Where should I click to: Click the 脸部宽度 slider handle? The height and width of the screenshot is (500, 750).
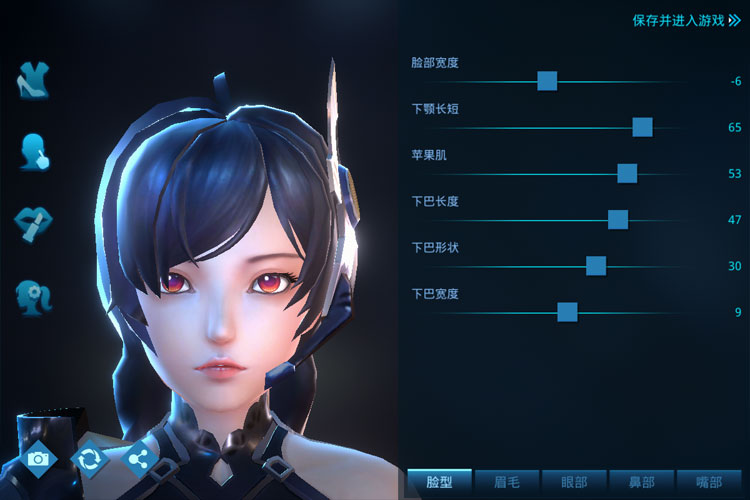click(547, 81)
